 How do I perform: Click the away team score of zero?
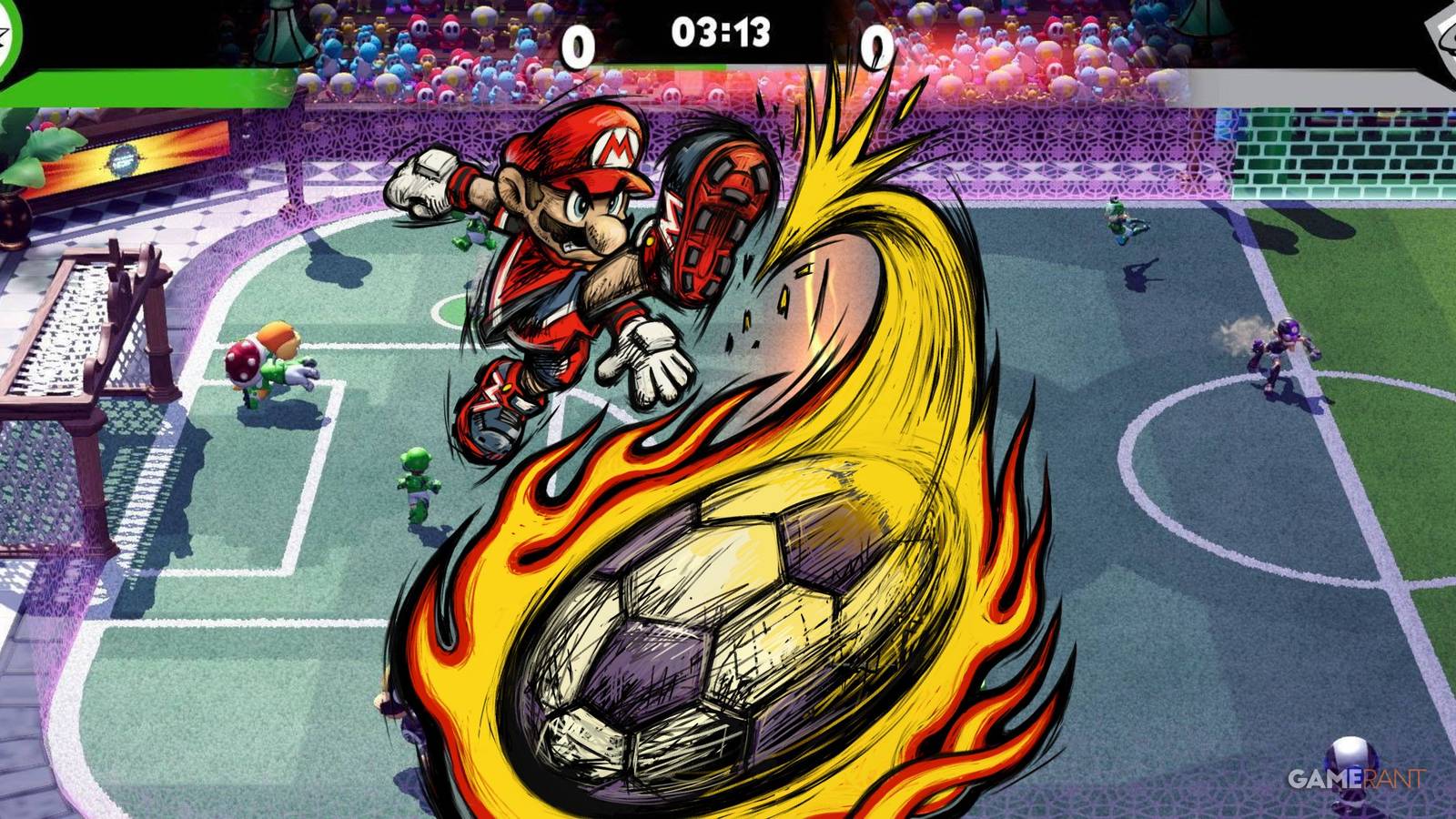pyautogui.click(x=878, y=41)
